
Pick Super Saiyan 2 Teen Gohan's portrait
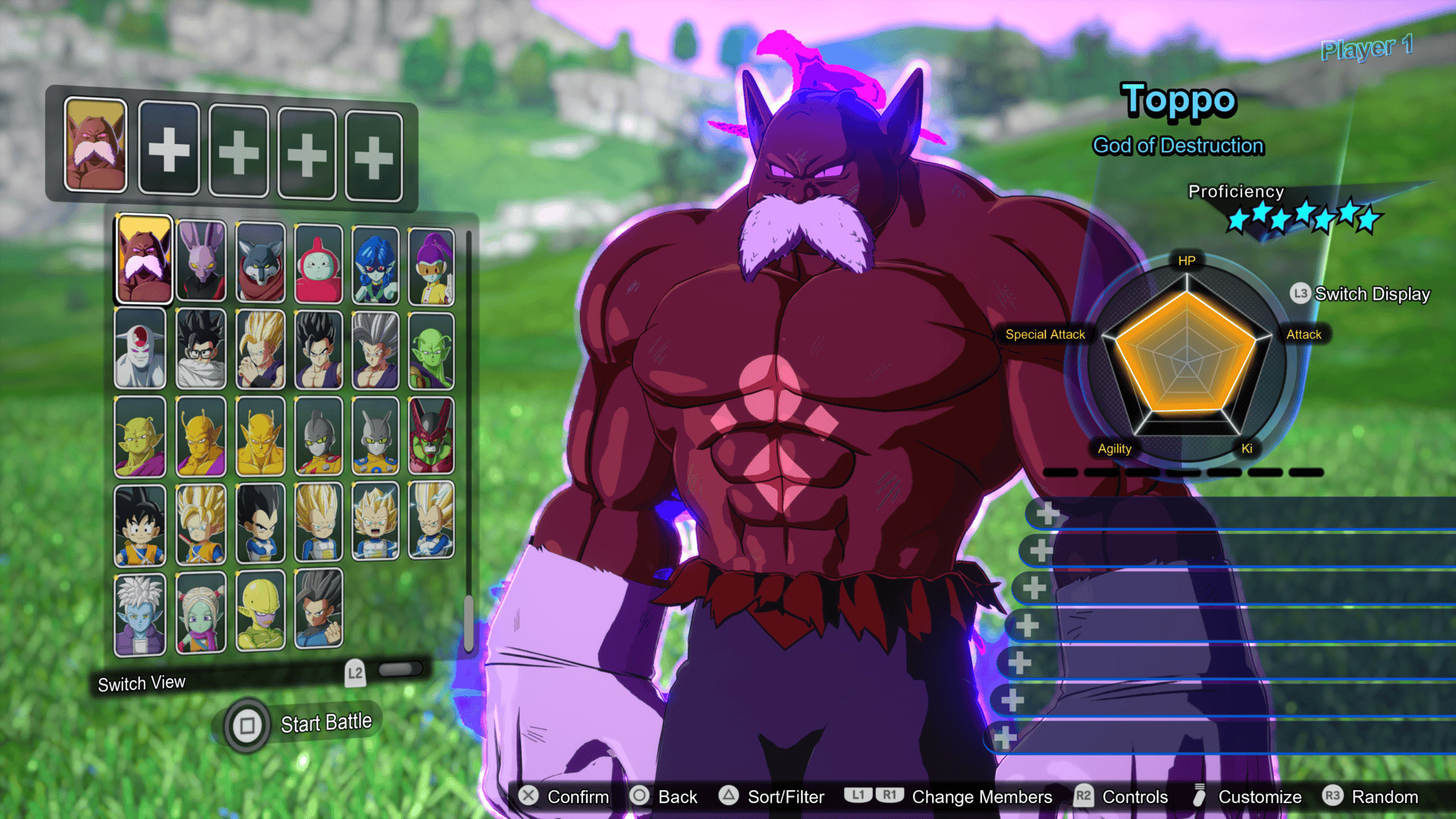[x=259, y=349]
